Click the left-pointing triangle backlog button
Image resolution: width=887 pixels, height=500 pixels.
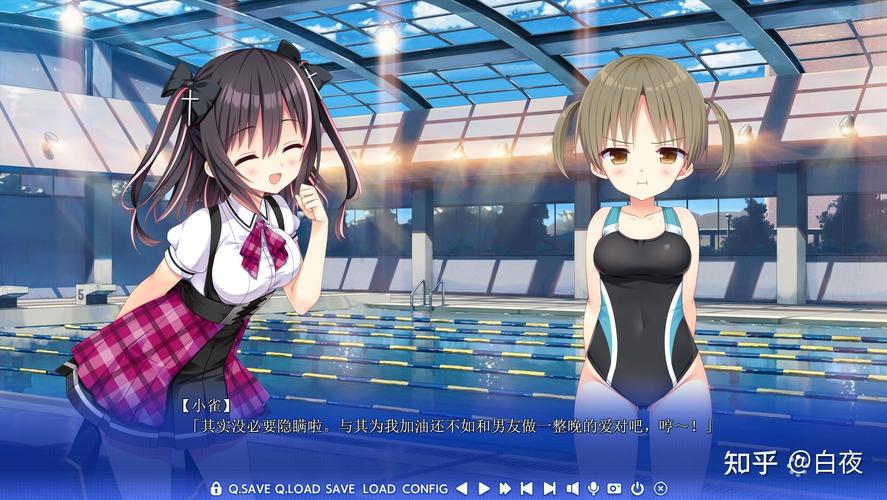tap(463, 488)
